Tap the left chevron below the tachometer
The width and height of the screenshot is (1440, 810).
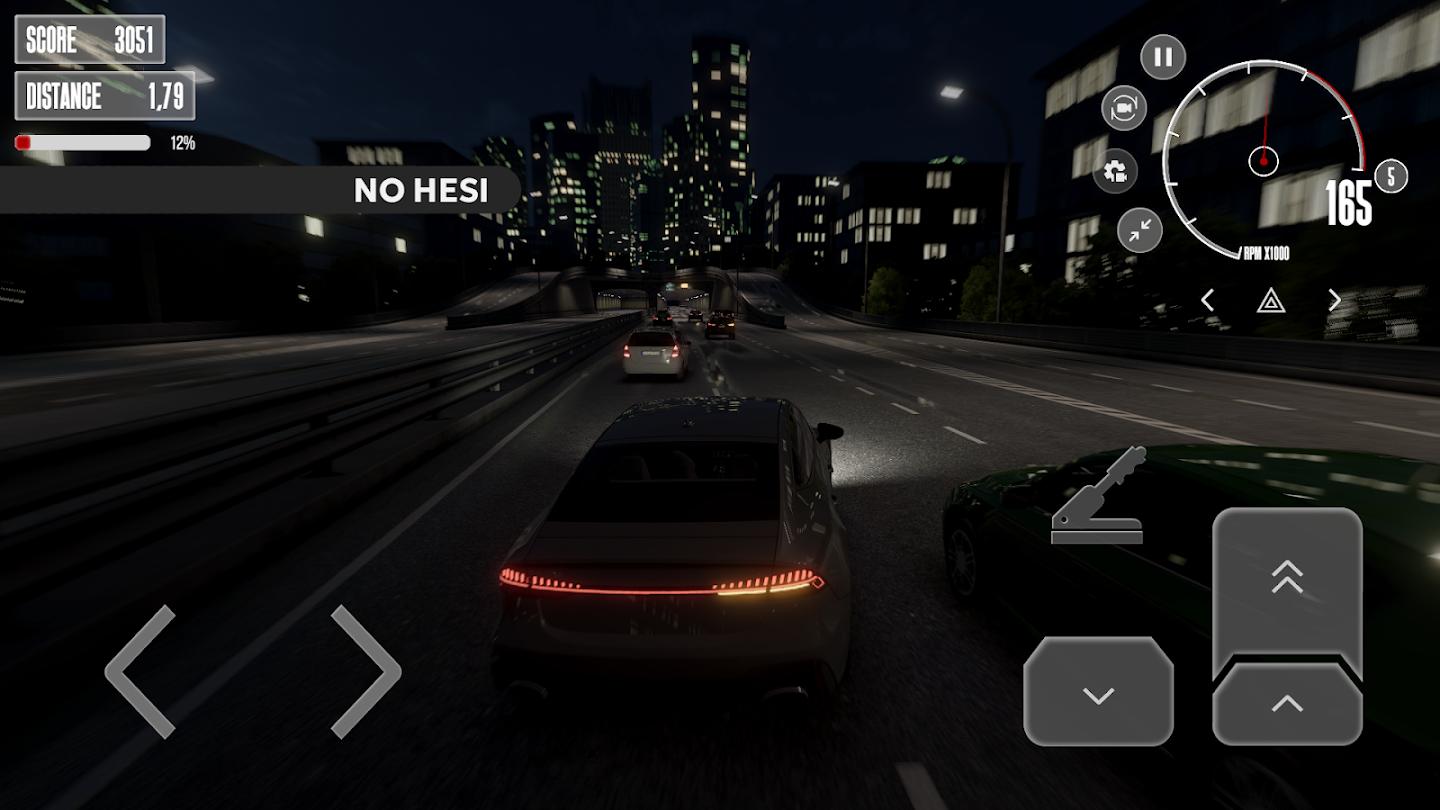coord(1207,300)
